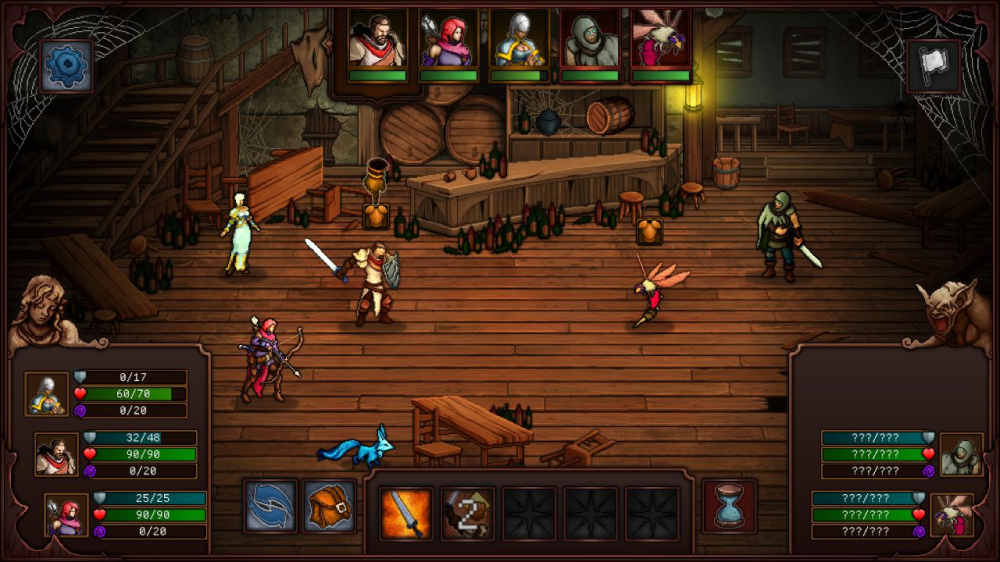The width and height of the screenshot is (1000, 562).
Task: End turn with the hourglass button
Action: pyautogui.click(x=729, y=505)
